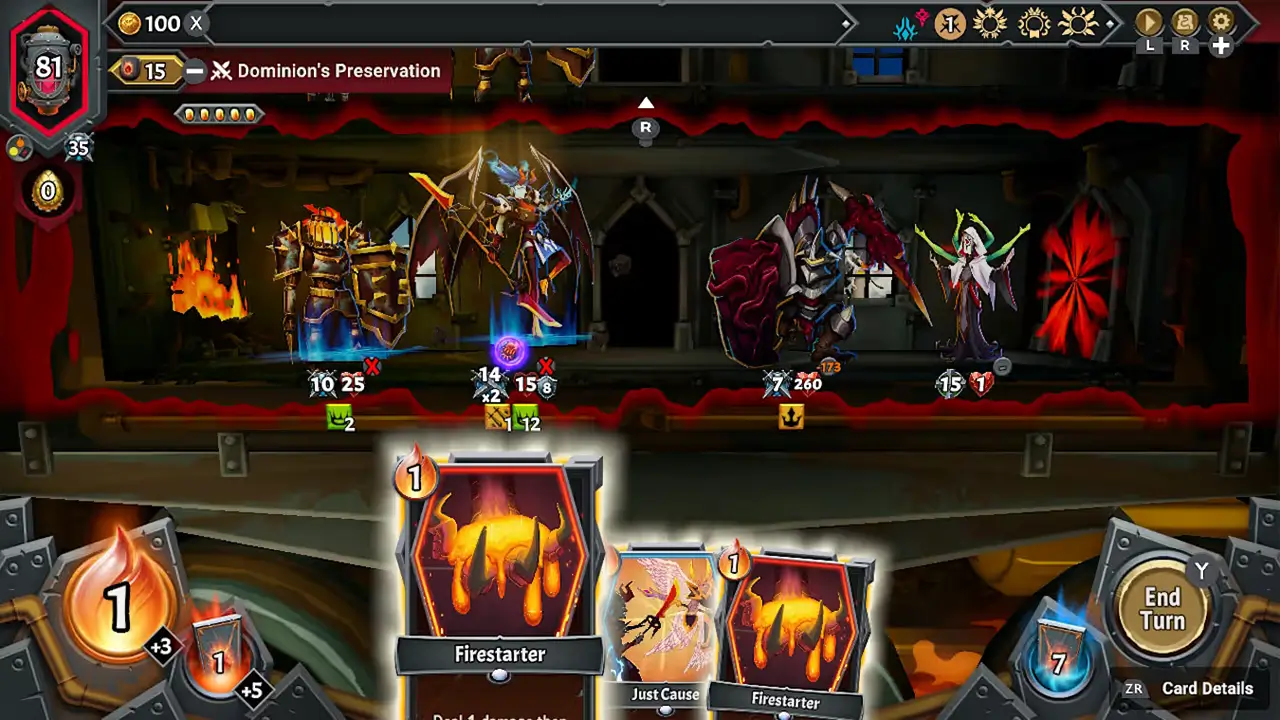The width and height of the screenshot is (1280, 720).
Task: End the current turn
Action: pos(1162,608)
